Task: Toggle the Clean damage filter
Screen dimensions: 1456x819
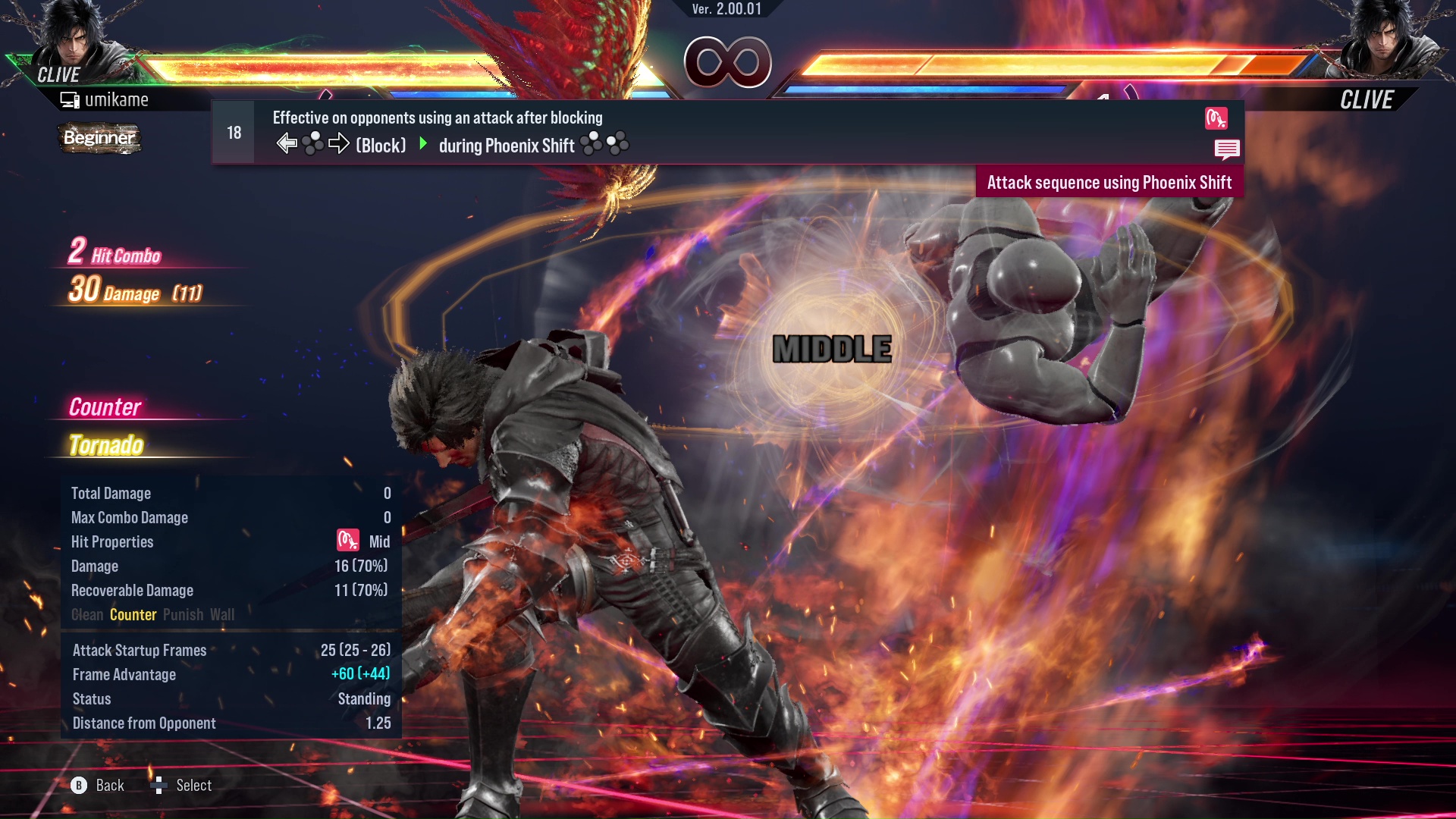Action: 86,615
